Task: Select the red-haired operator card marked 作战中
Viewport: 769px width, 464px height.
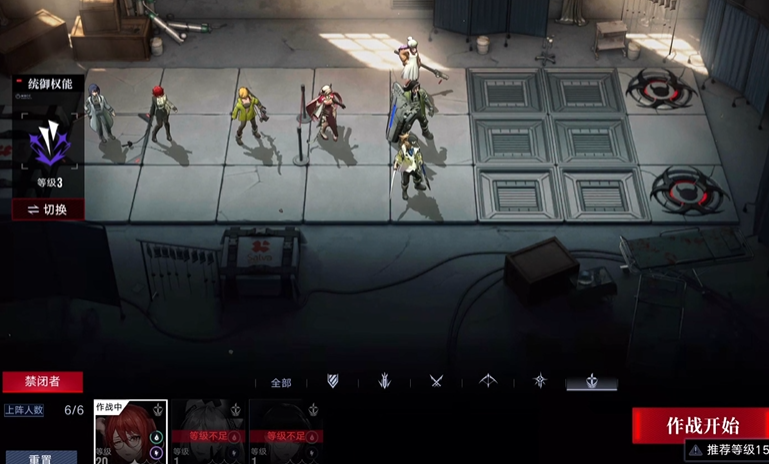Action: point(130,432)
